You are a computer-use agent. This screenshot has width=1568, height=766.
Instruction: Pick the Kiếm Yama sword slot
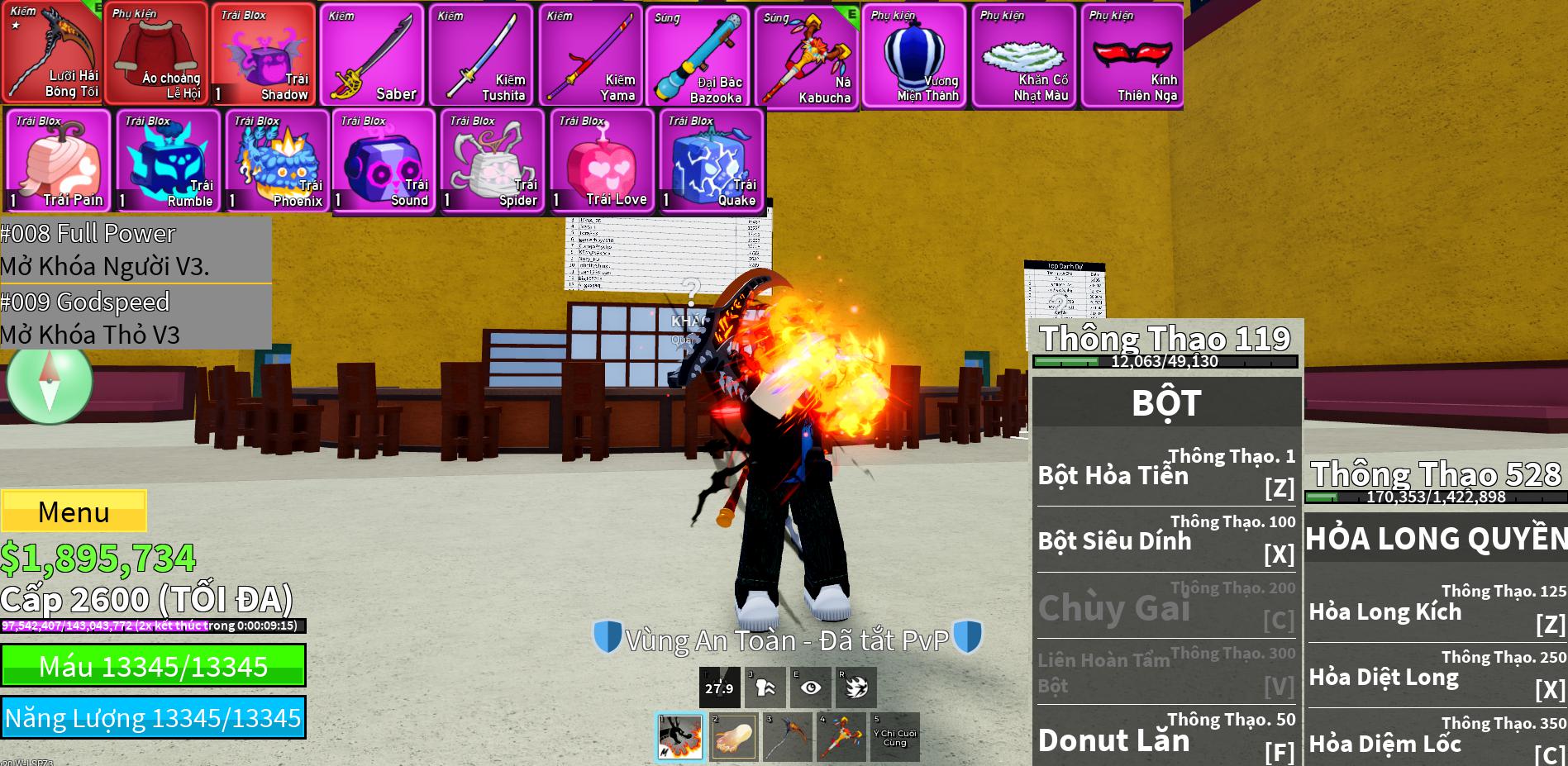pos(590,55)
